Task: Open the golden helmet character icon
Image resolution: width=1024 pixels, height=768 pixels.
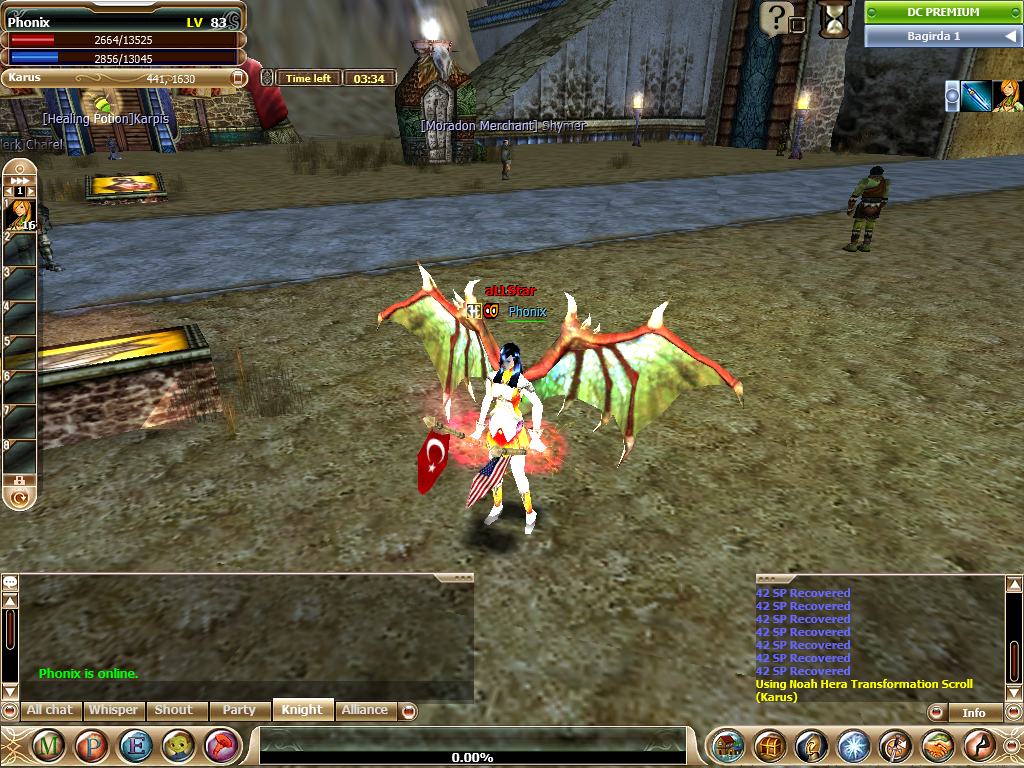Action: tap(811, 746)
